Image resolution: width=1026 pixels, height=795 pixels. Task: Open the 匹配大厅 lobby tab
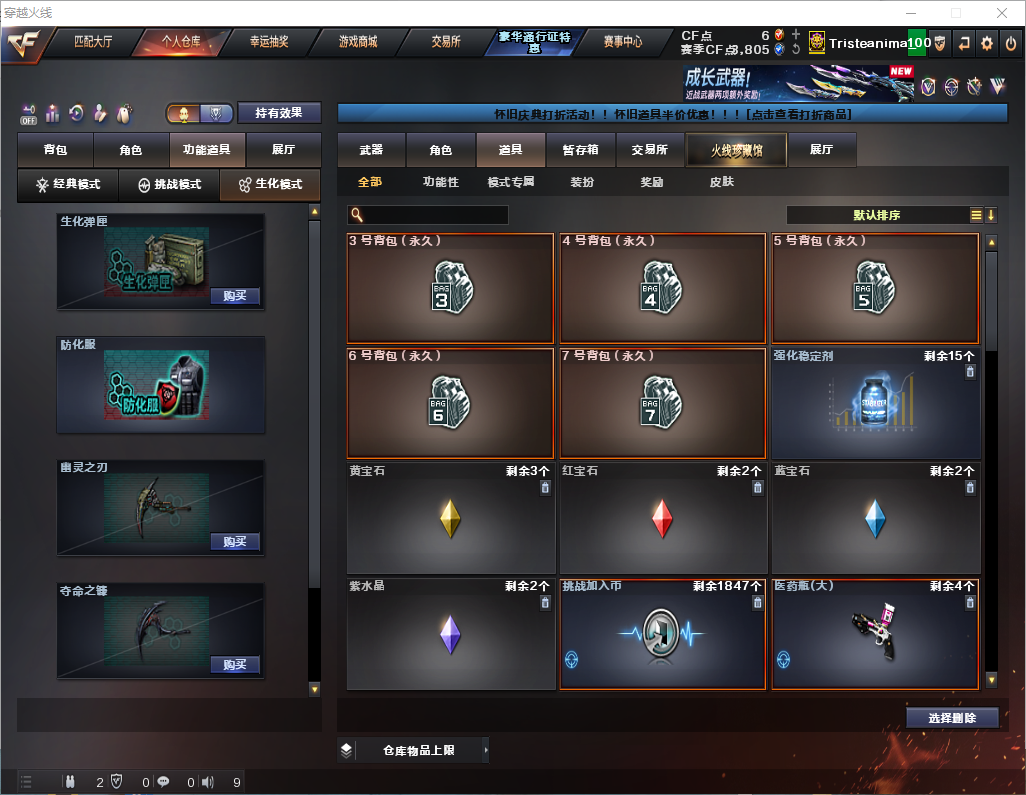pyautogui.click(x=92, y=42)
